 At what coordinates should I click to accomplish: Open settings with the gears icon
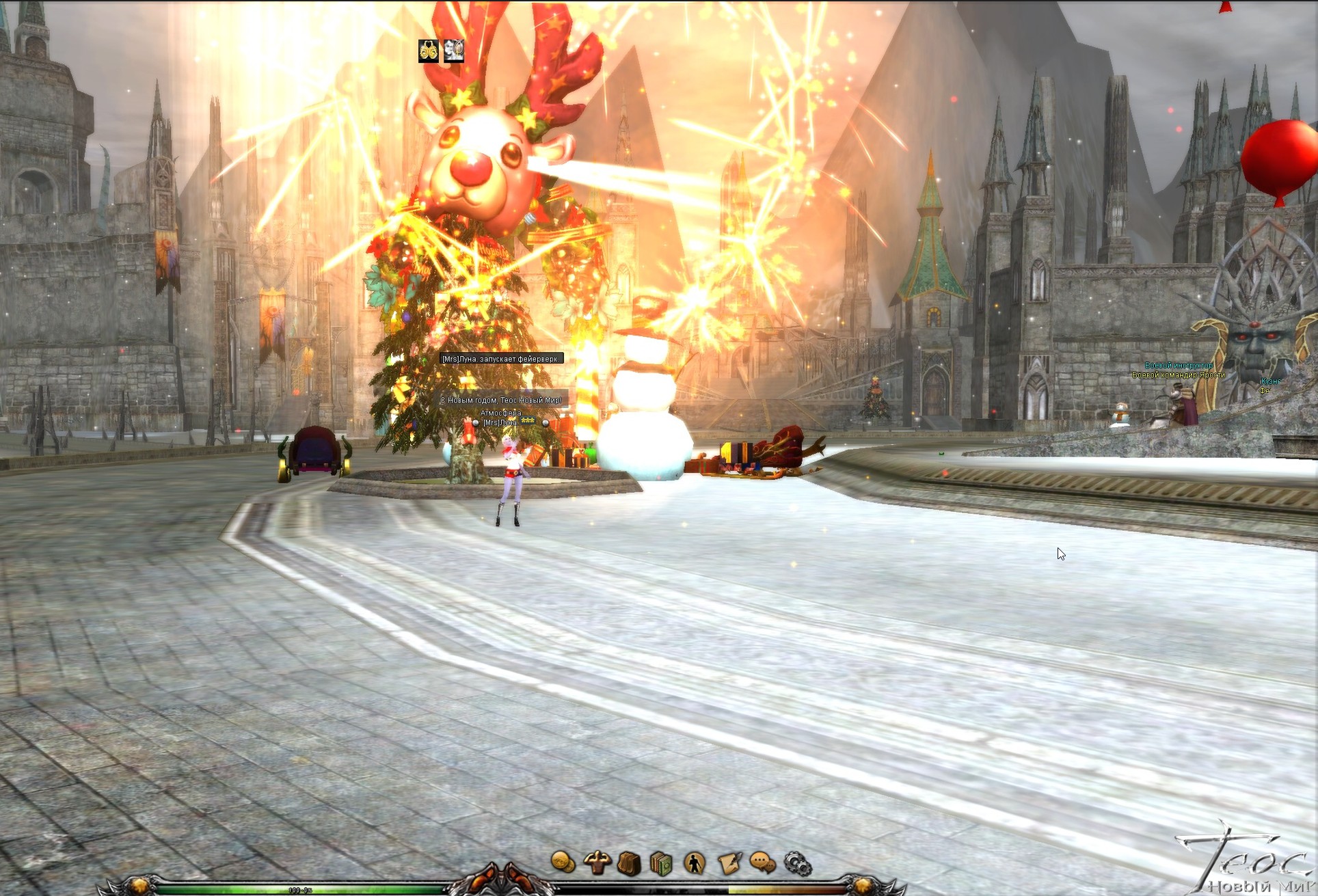point(796,864)
